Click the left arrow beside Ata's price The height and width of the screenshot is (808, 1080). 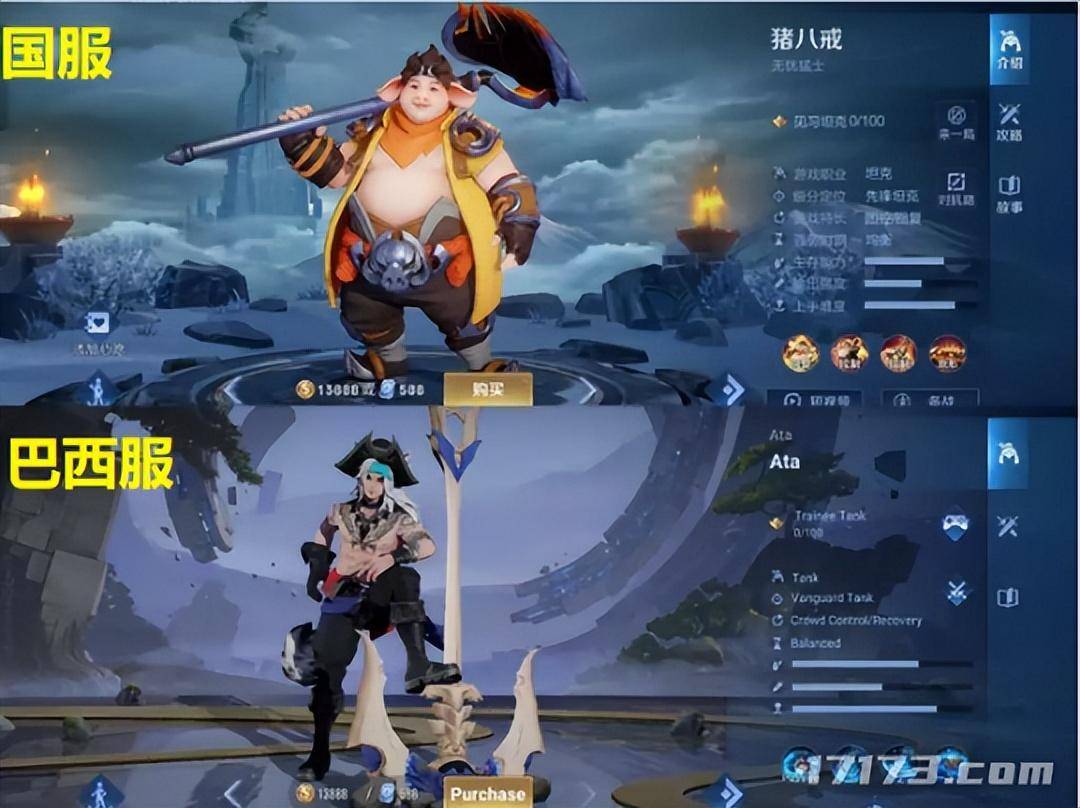pos(232,794)
